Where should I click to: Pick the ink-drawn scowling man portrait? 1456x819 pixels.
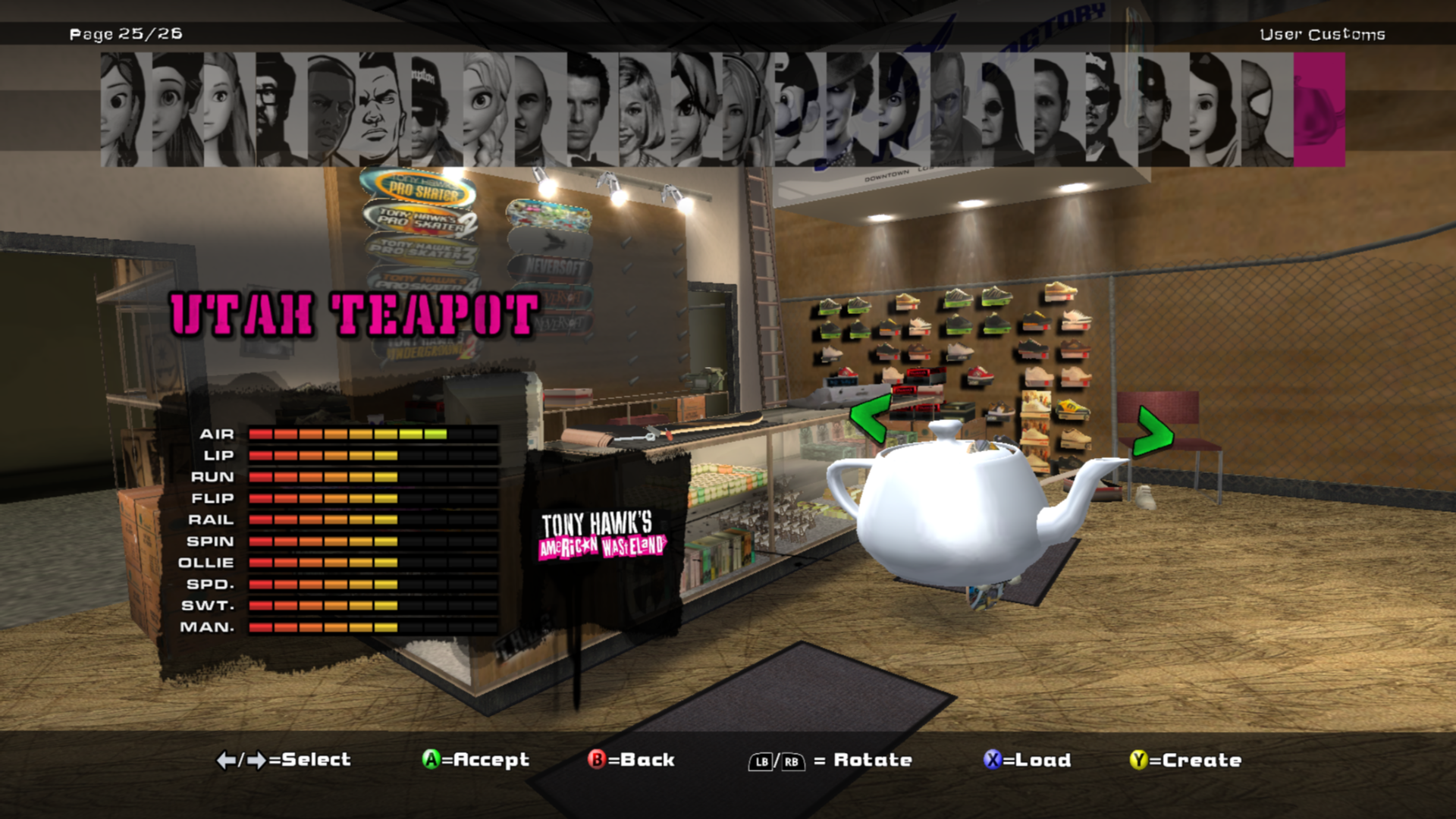point(385,110)
